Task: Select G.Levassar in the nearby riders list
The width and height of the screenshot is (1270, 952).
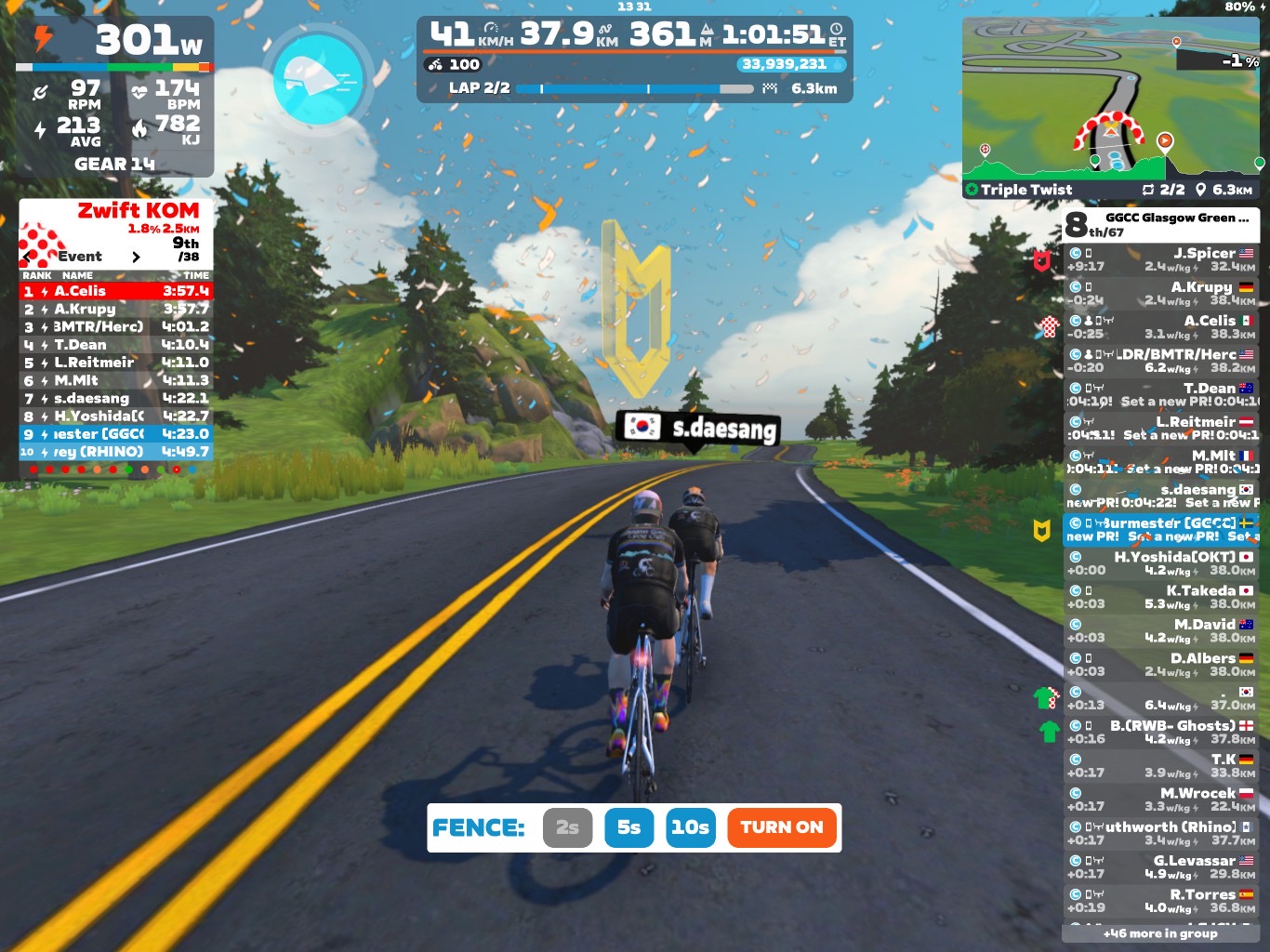Action: coord(1160,866)
